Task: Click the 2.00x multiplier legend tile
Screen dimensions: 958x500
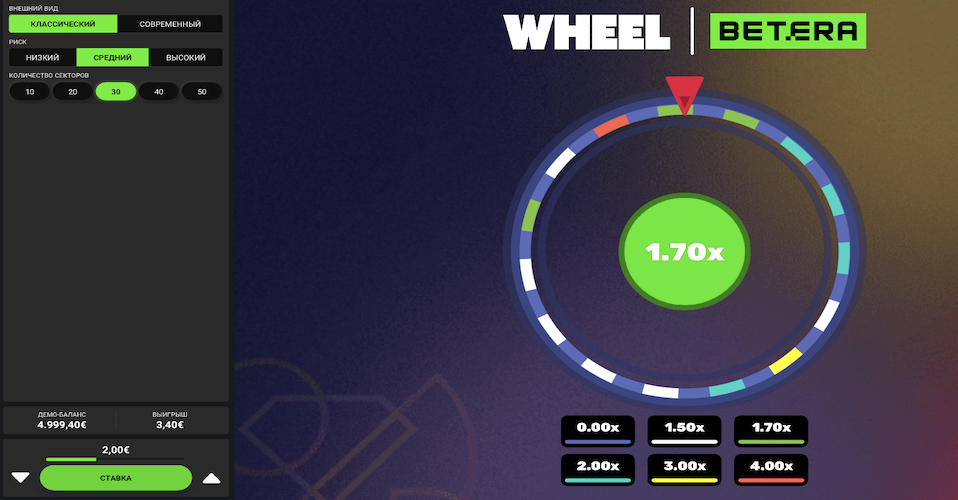Action: pos(598,469)
